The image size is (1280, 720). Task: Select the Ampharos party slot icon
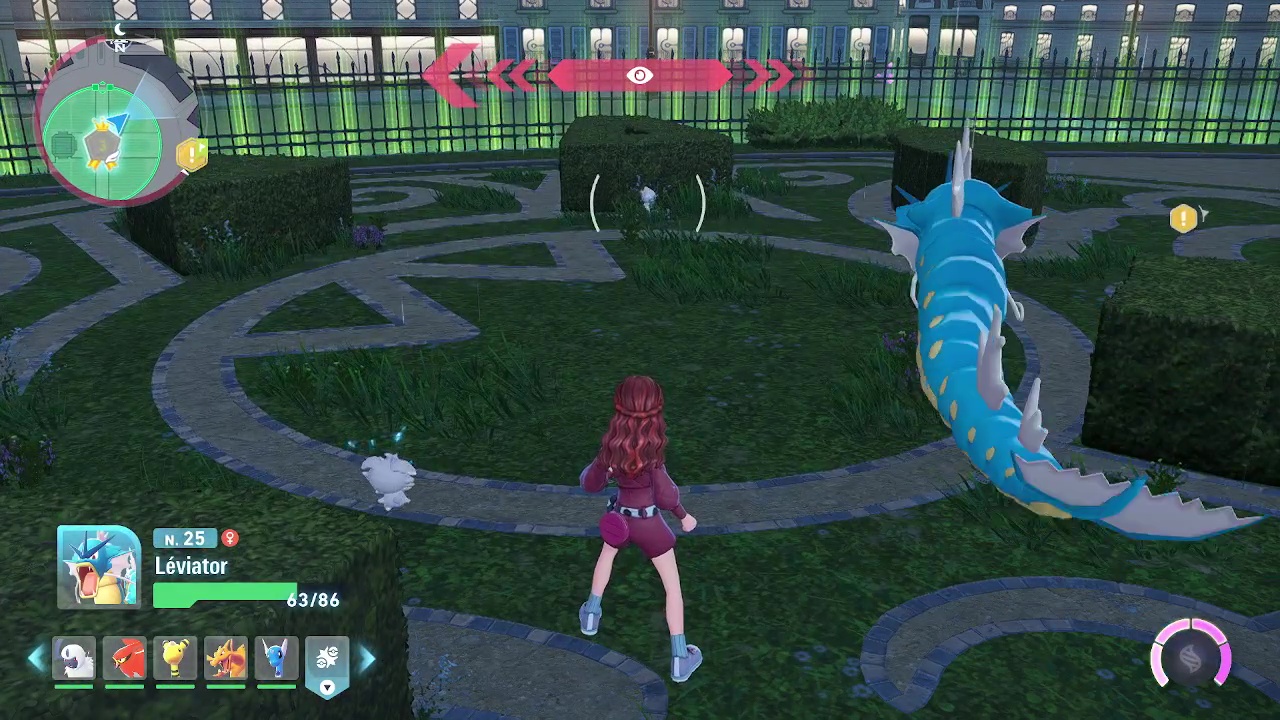[175, 658]
